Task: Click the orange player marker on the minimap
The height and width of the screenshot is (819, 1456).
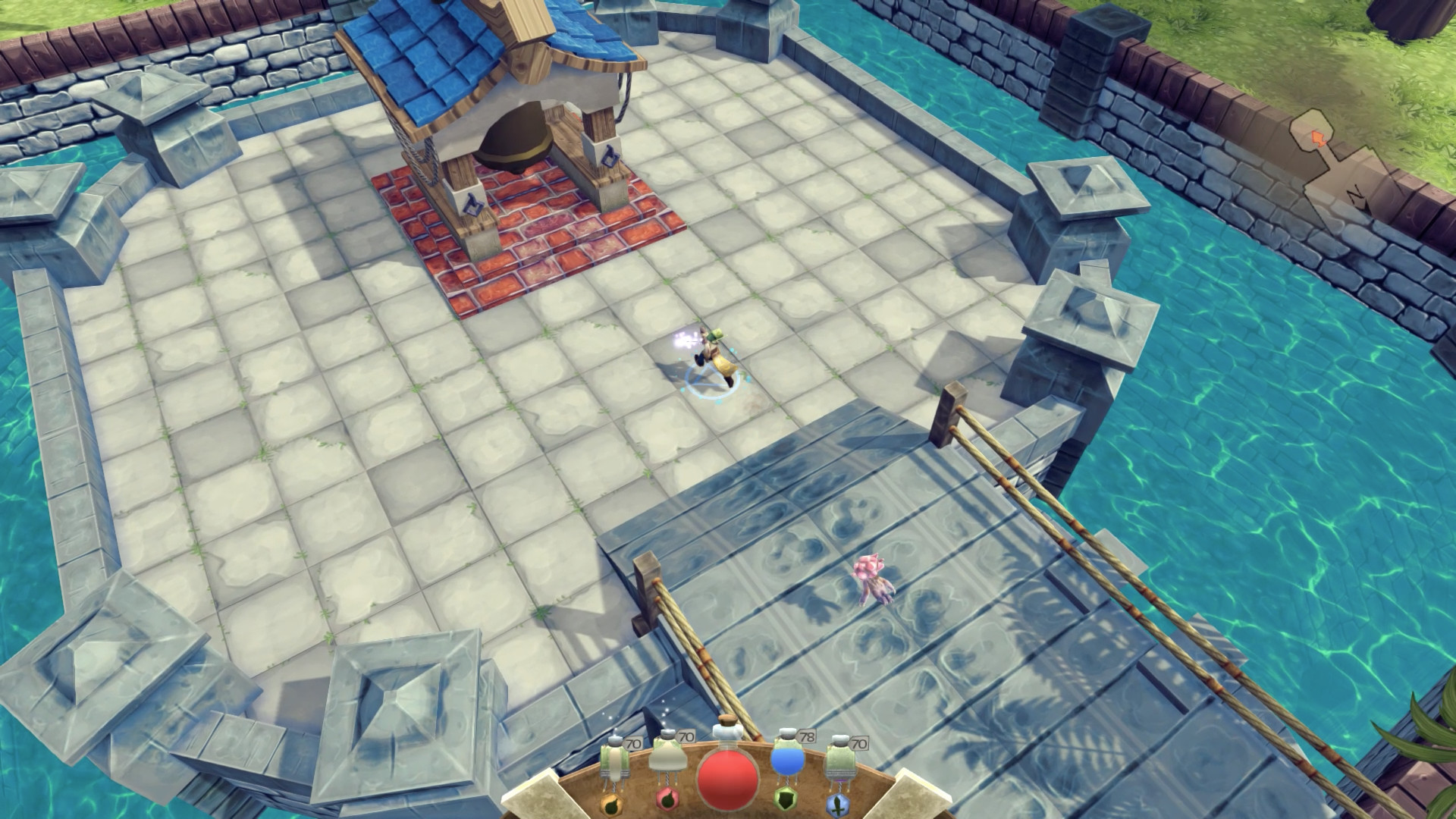Action: tap(1318, 139)
